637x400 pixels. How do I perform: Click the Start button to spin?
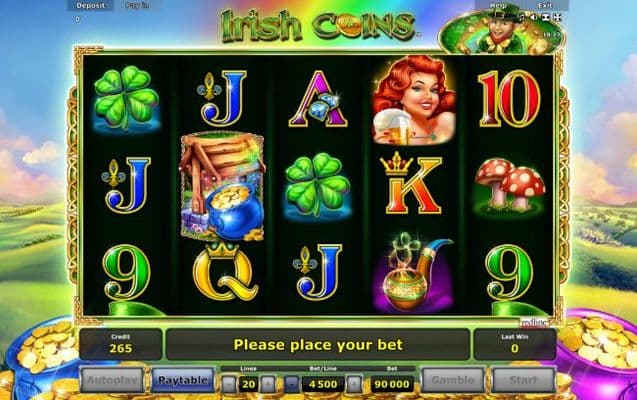[523, 380]
